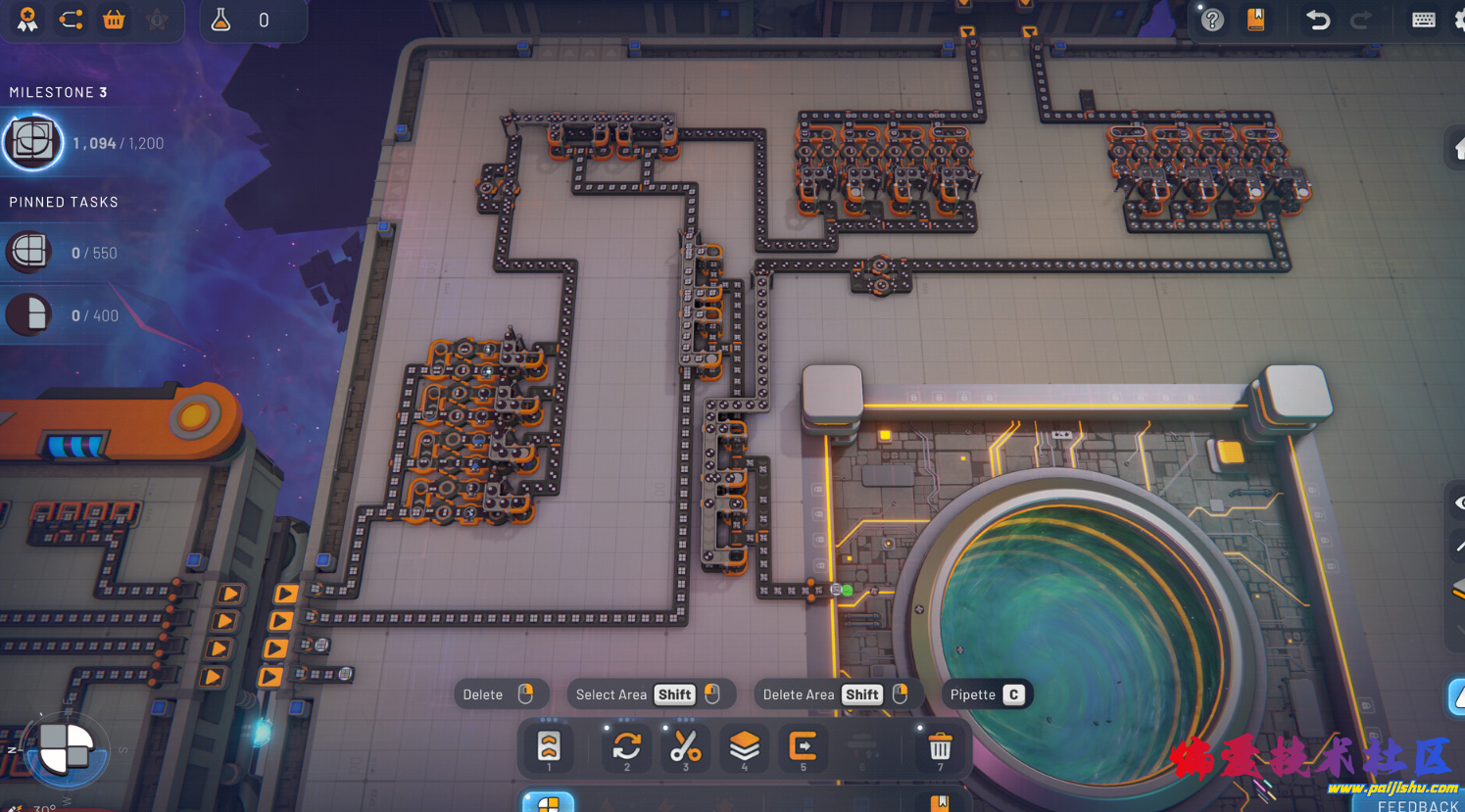Open the keyboard shortcuts panel
The width and height of the screenshot is (1465, 812).
(x=1423, y=20)
